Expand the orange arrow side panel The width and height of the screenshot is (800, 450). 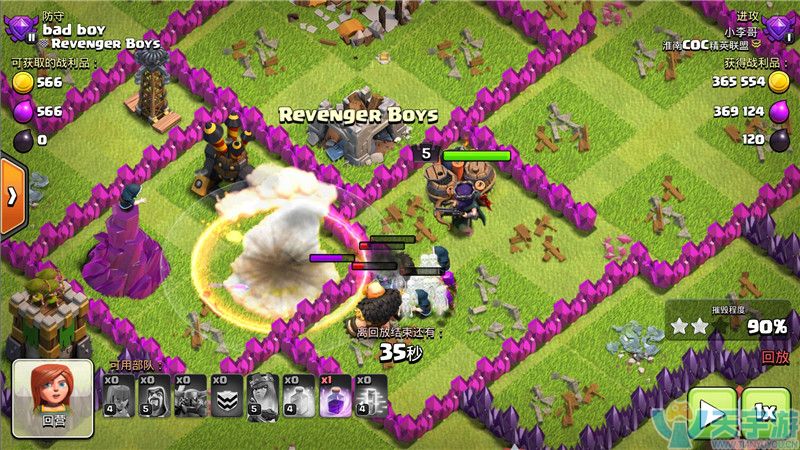(x=12, y=195)
